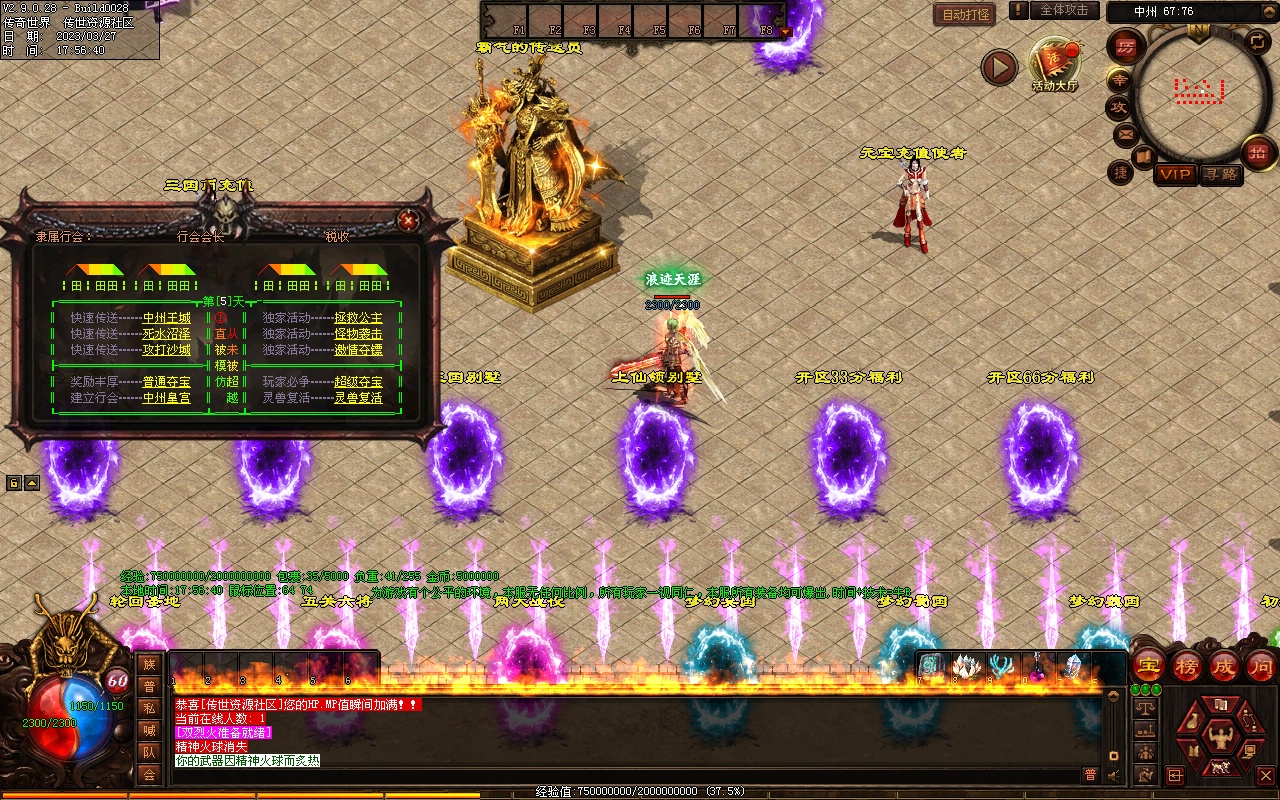
Task: Open the VIP panel
Action: (x=1175, y=174)
